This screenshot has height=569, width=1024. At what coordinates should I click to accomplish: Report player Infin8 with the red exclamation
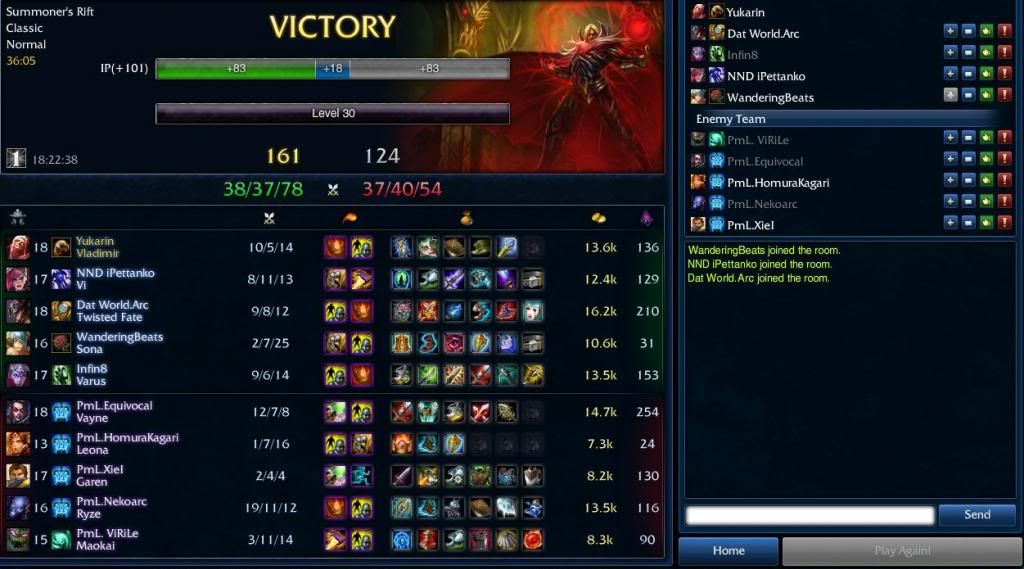1004,54
